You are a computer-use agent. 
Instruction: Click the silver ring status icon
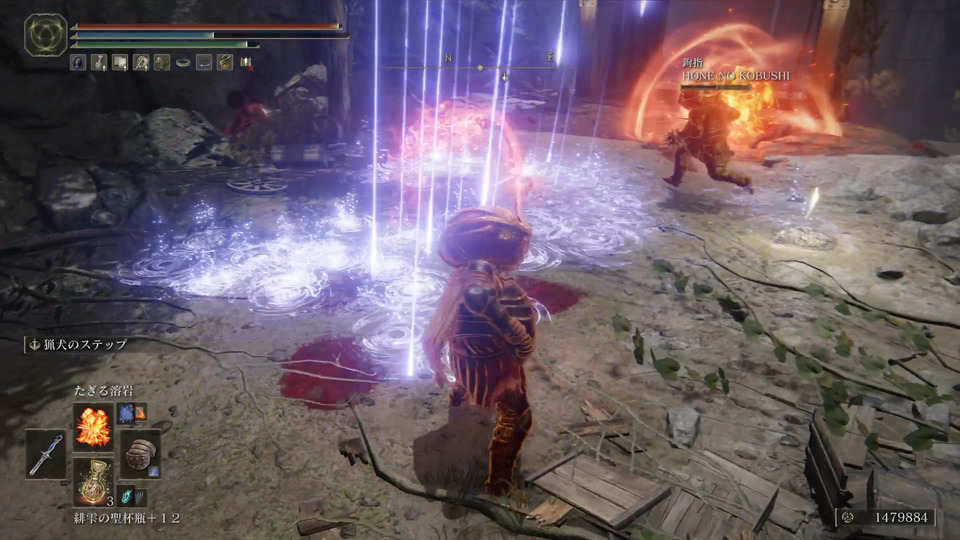(183, 62)
